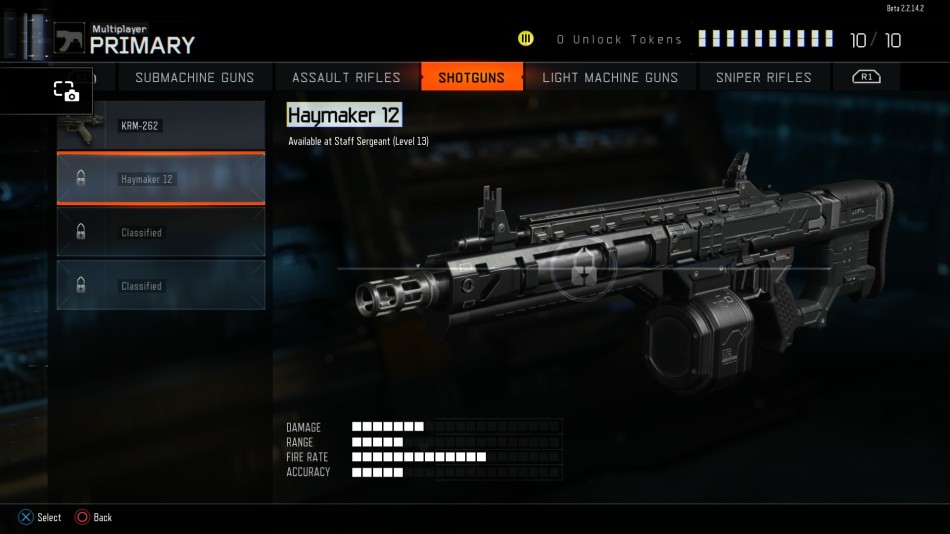The width and height of the screenshot is (950, 534).
Task: Click the screenshot capture overlay icon
Action: (66, 91)
